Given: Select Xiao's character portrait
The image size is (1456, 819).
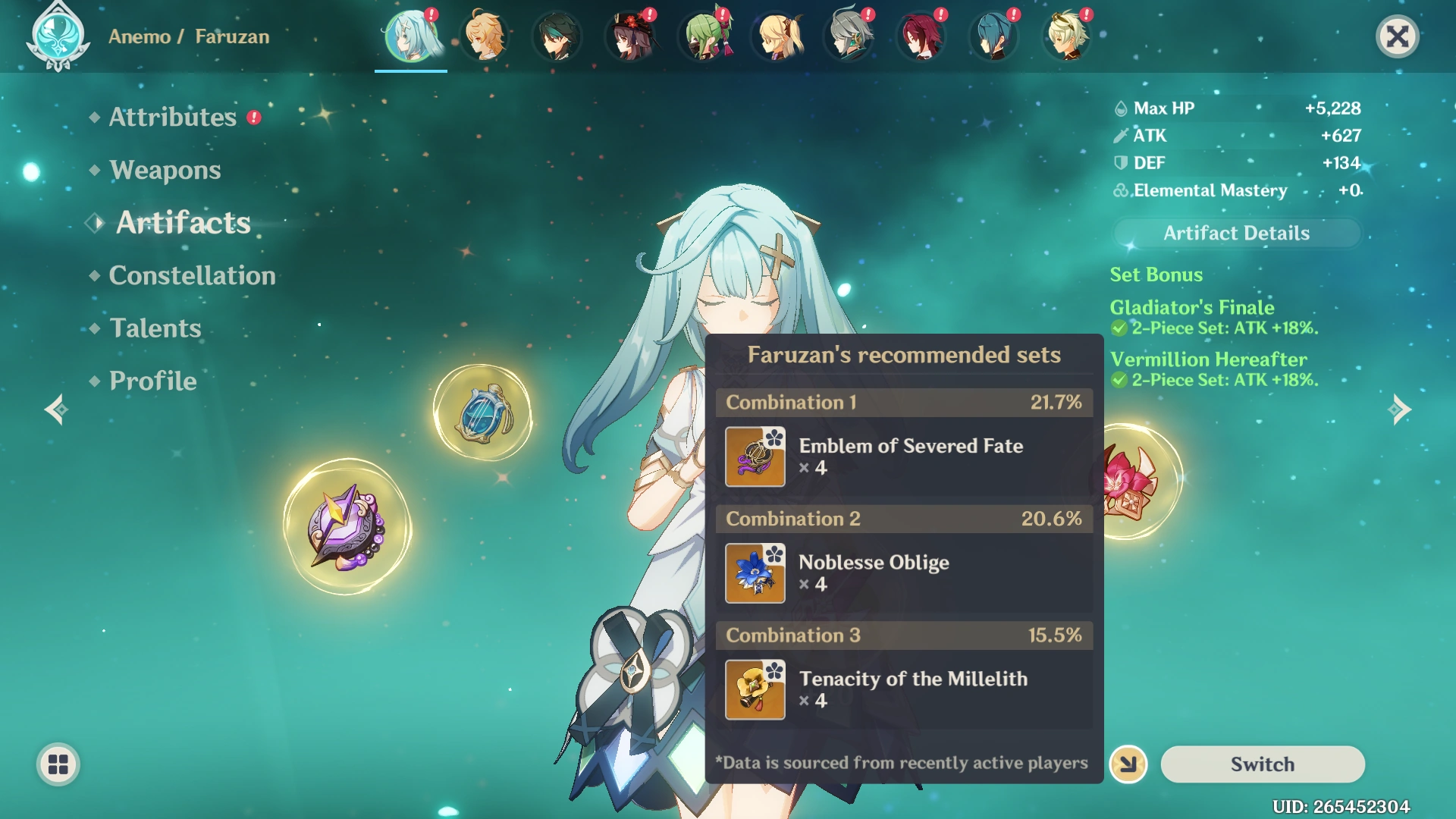Looking at the screenshot, I should pyautogui.click(x=557, y=36).
